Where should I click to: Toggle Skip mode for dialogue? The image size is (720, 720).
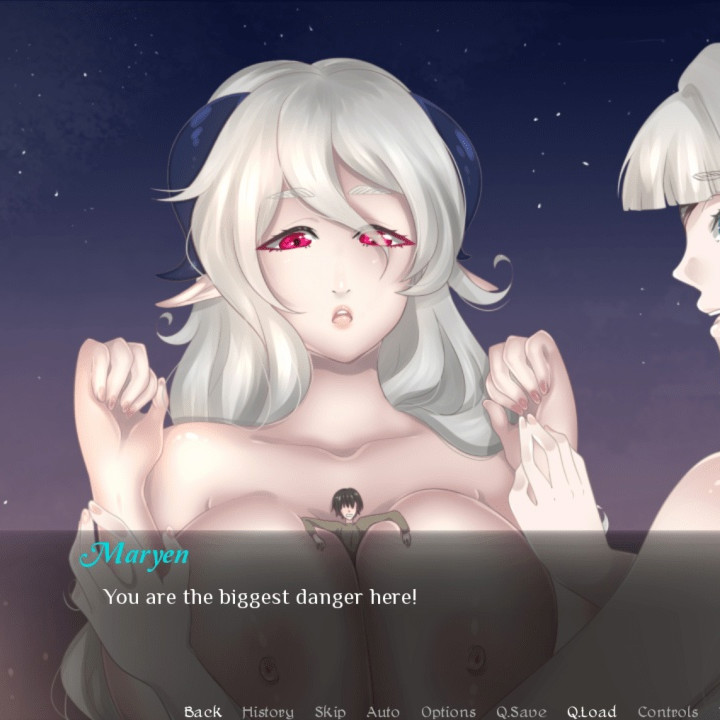(x=330, y=711)
